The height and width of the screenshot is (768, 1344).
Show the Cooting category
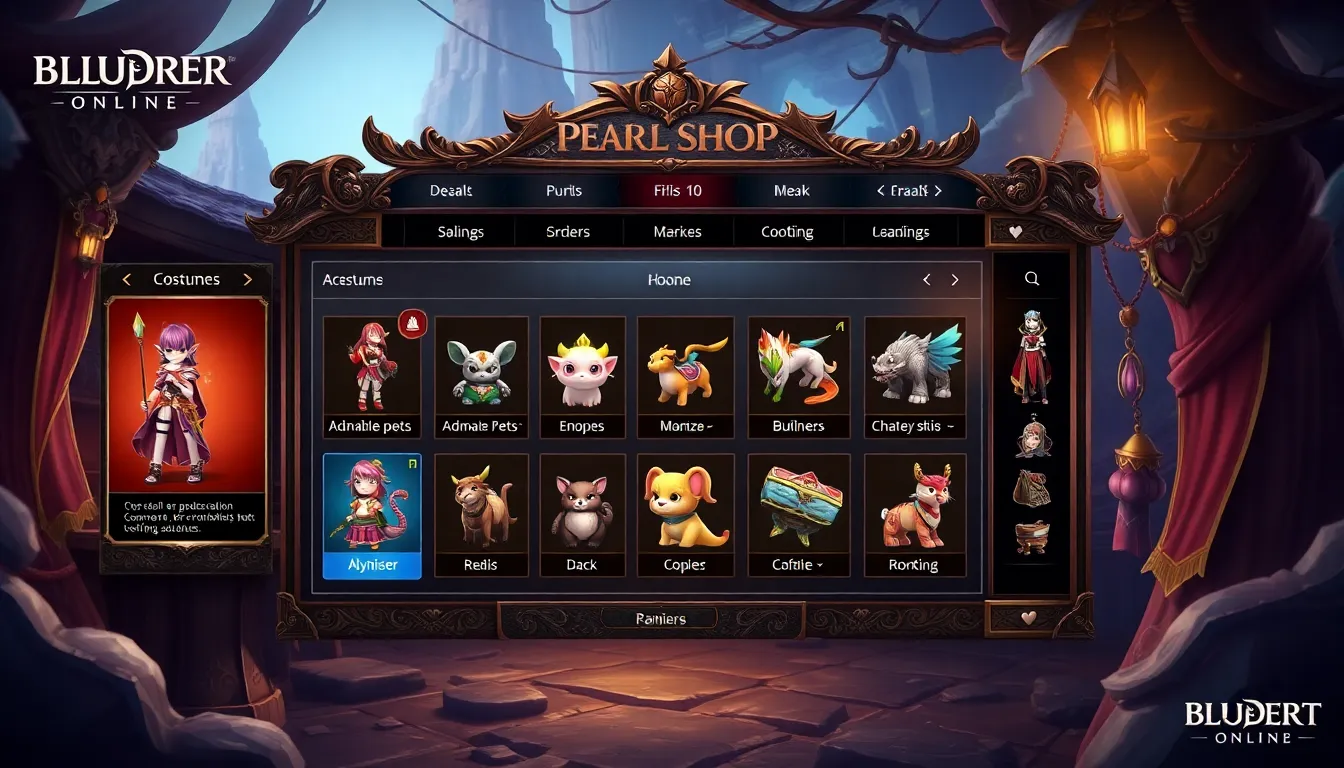pyautogui.click(x=787, y=232)
